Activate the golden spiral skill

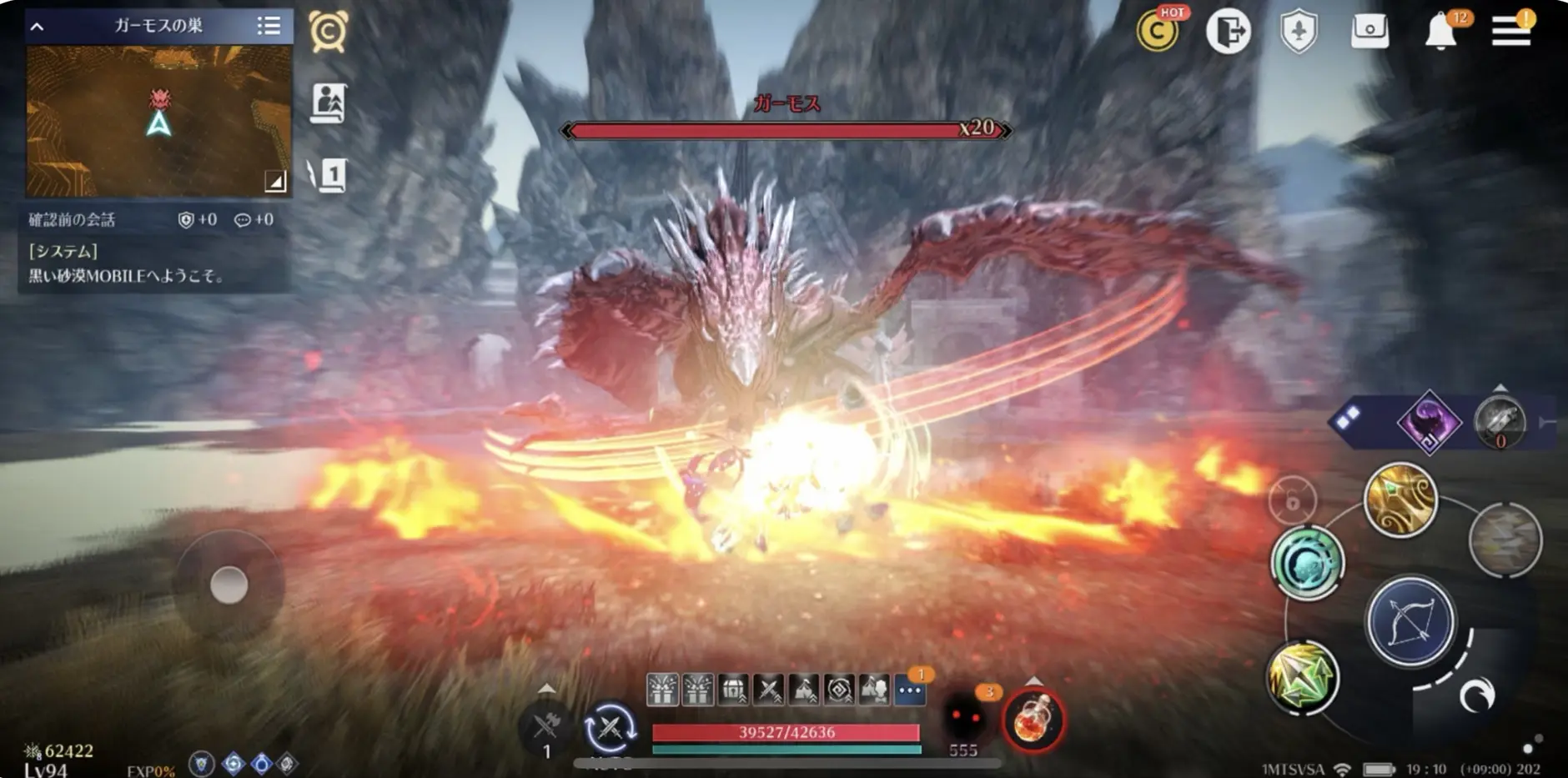tap(1400, 500)
